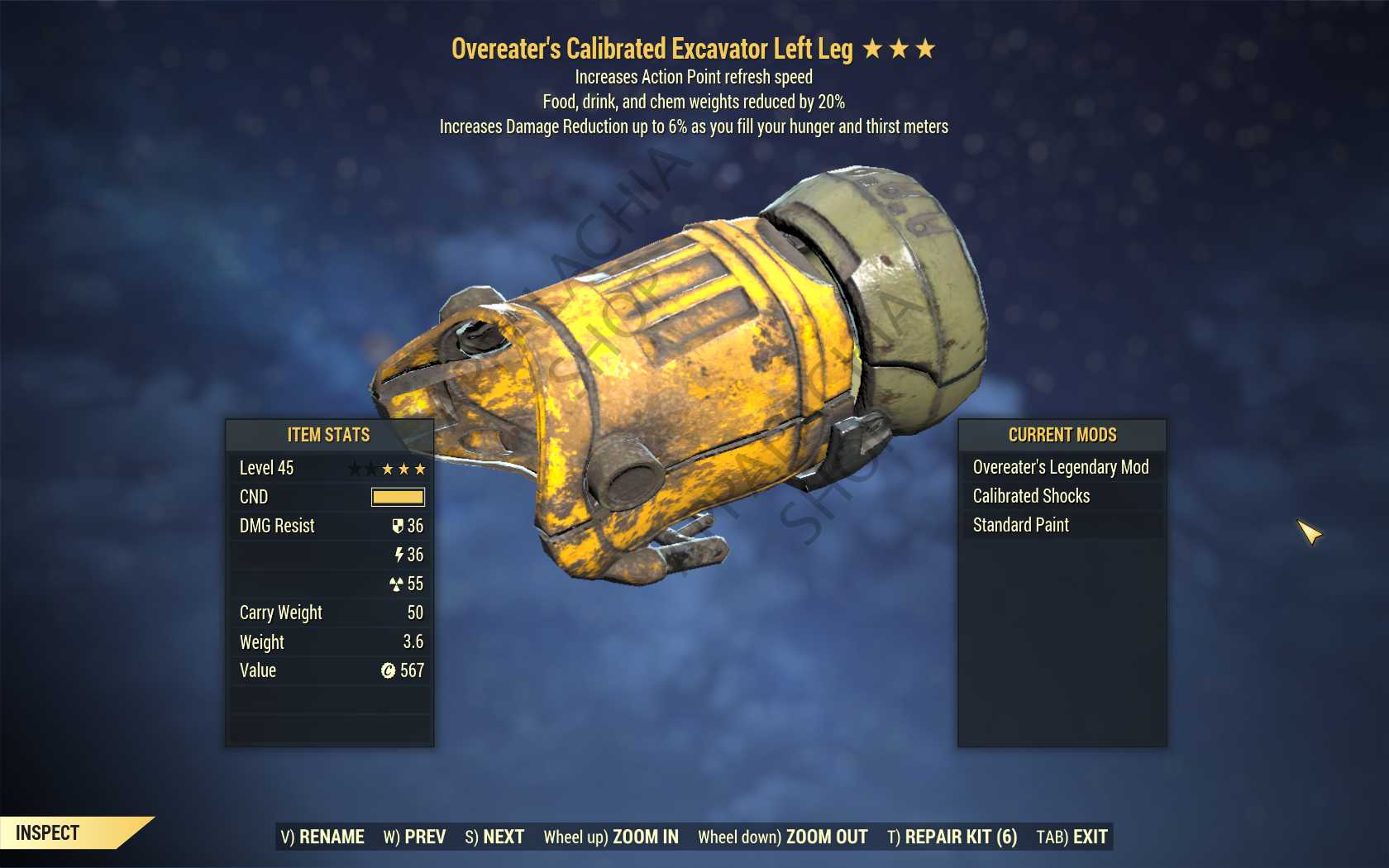This screenshot has width=1389, height=868.
Task: Choose ZOOM OUT on the item model
Action: pos(782,837)
